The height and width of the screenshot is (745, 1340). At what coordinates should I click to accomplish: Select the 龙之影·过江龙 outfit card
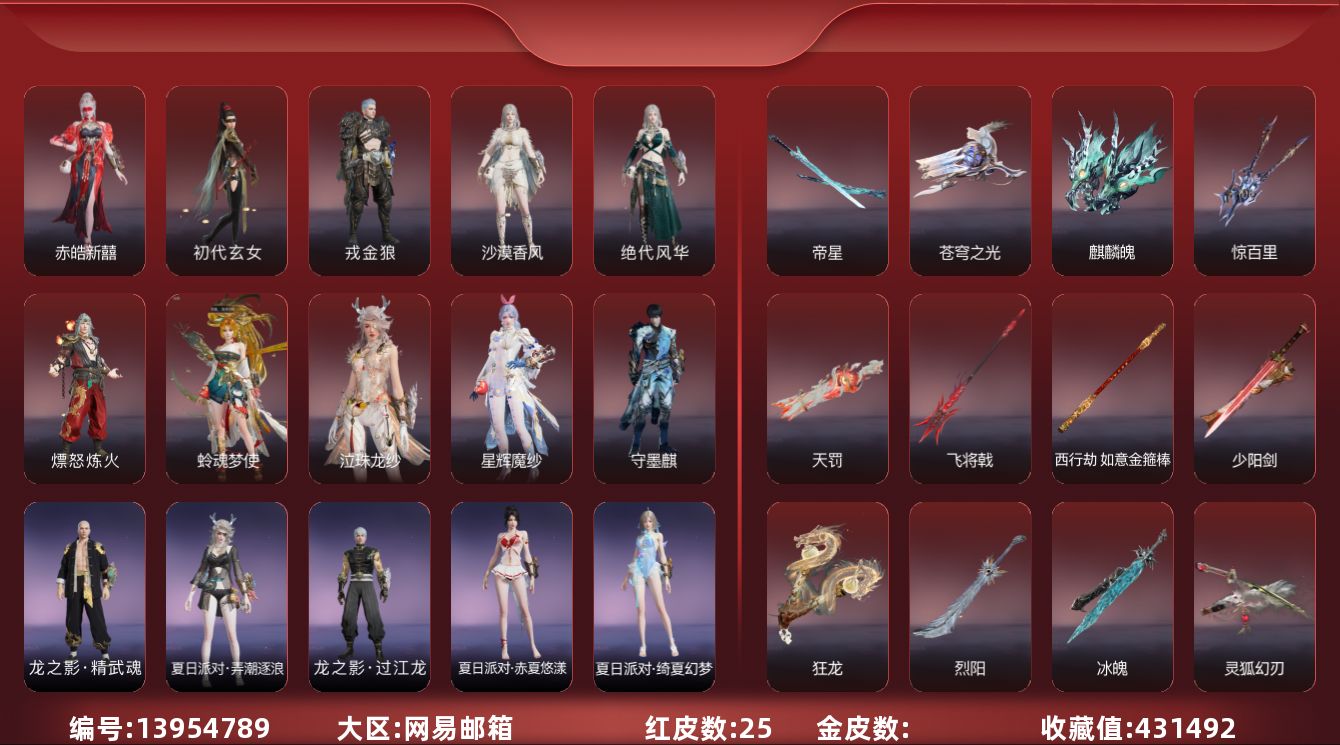369,596
